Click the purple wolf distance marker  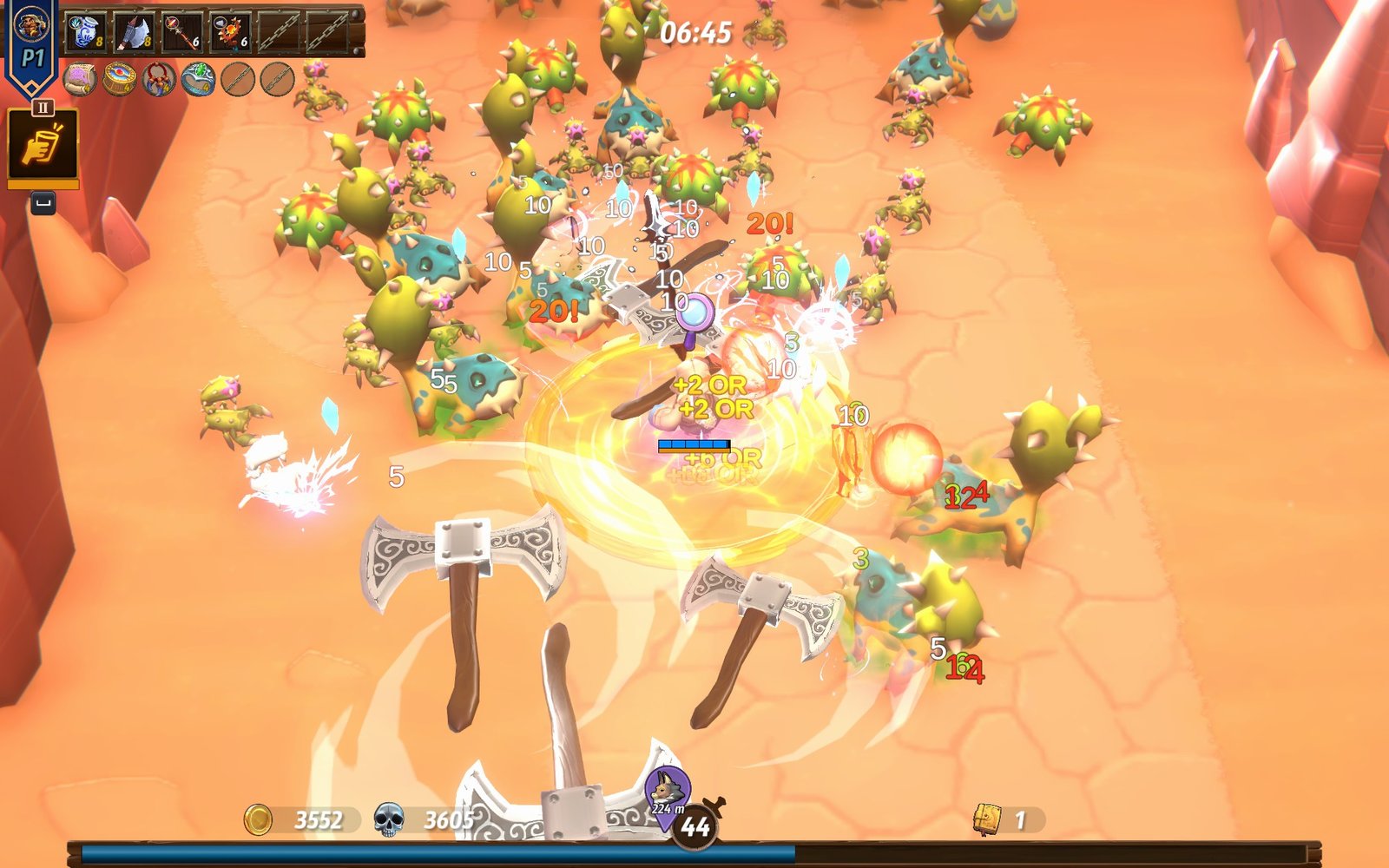point(667,791)
